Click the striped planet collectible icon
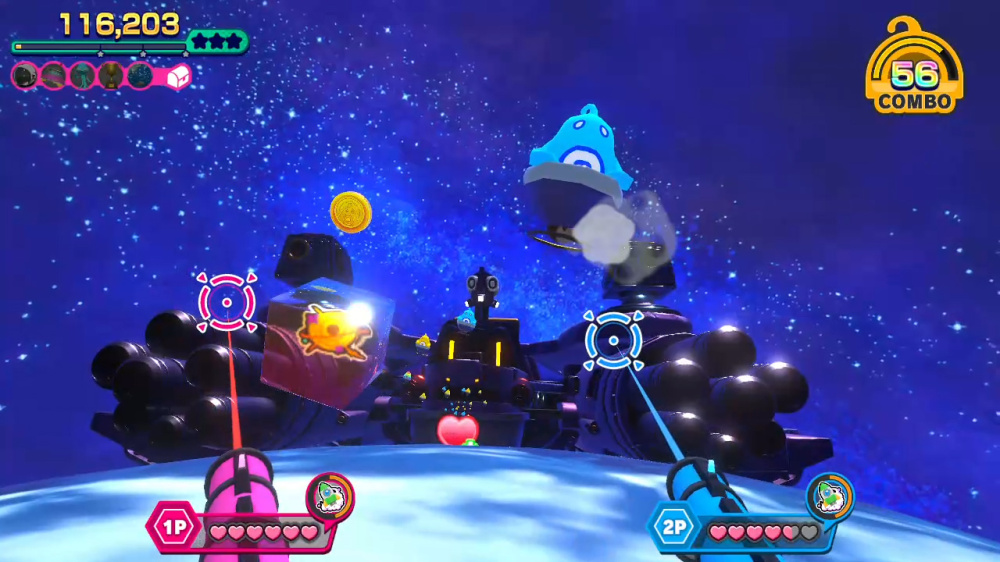The width and height of the screenshot is (1000, 562). tap(53, 75)
